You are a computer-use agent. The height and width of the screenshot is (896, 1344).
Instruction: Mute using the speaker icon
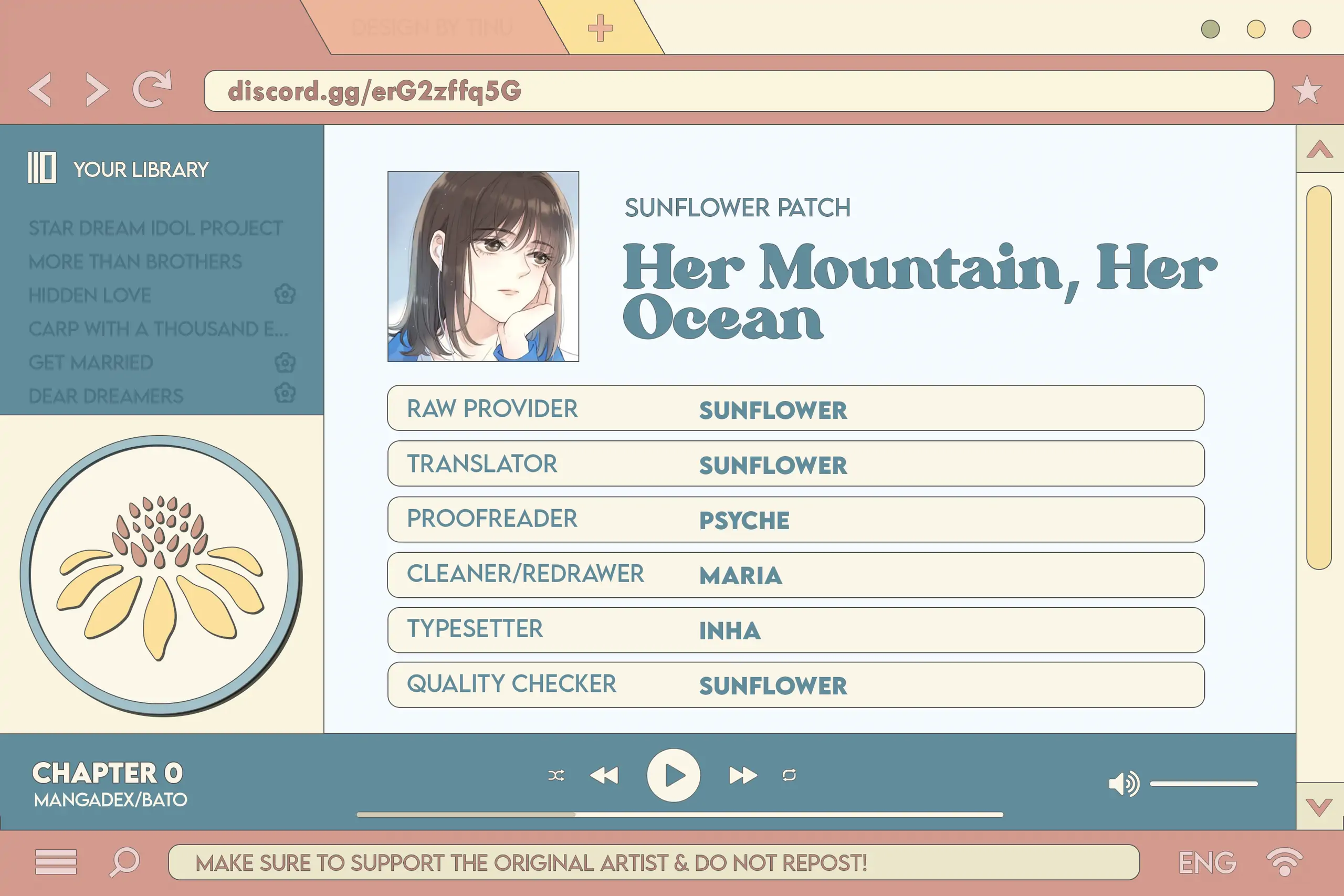point(1123,784)
